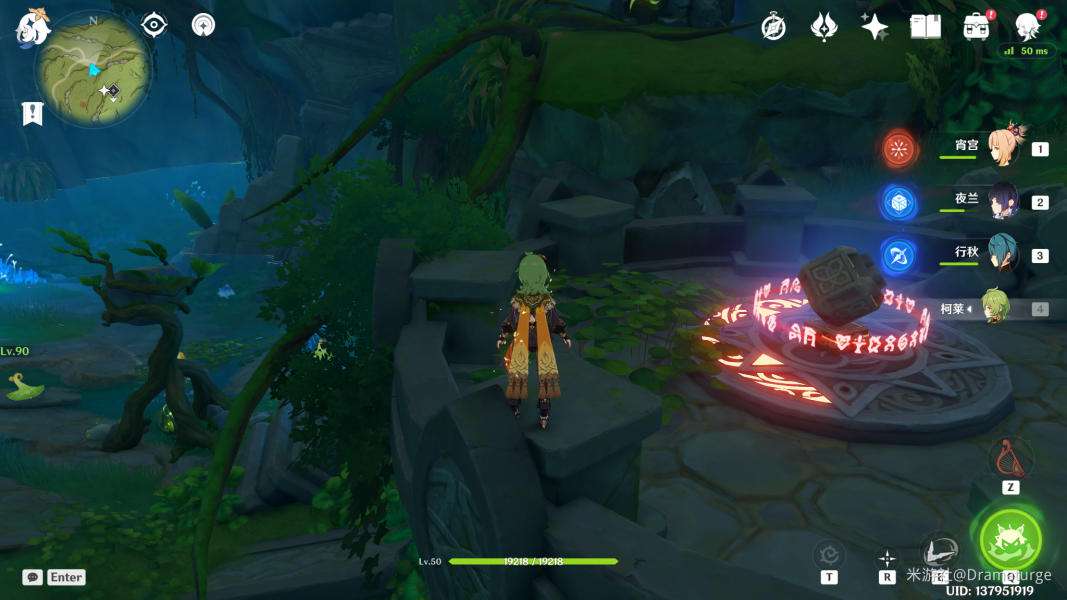Screen dimensions: 1067x600
Task: Open the Wish menu icon
Action: (x=823, y=27)
